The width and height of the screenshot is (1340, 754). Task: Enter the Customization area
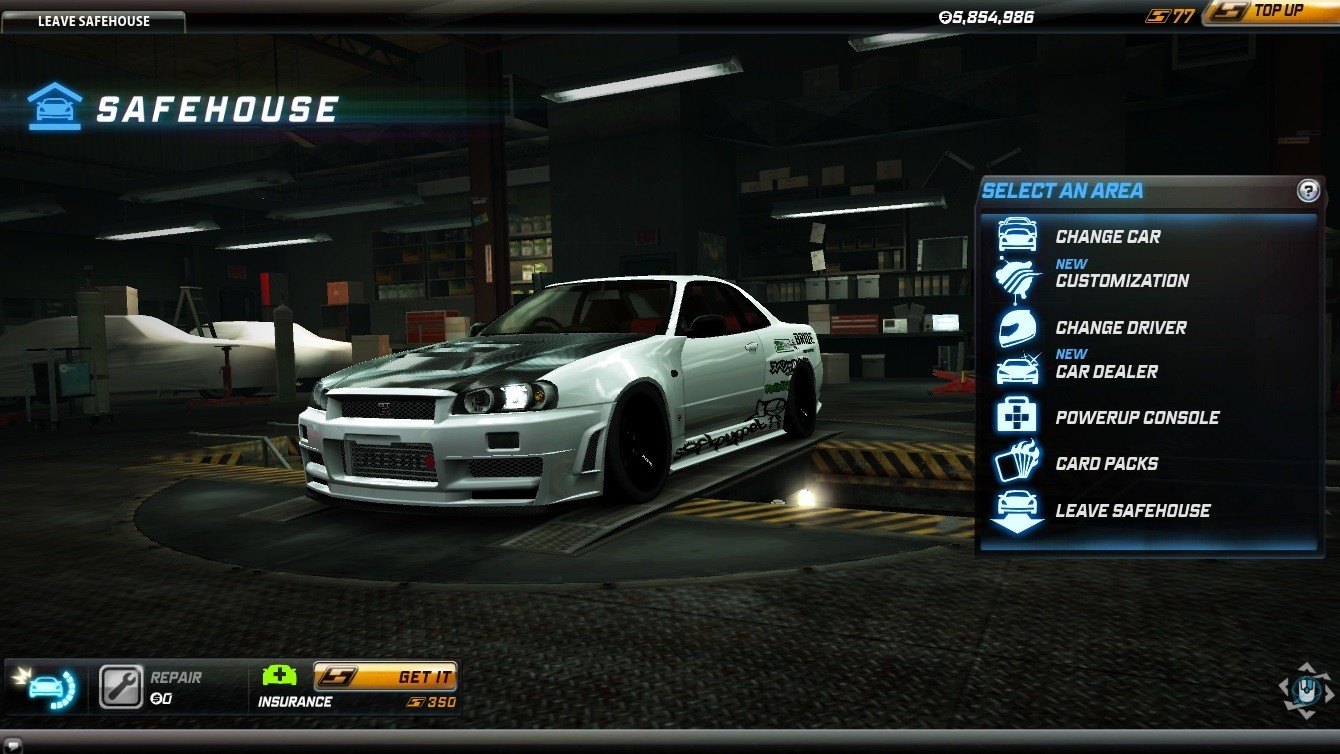(x=1121, y=281)
